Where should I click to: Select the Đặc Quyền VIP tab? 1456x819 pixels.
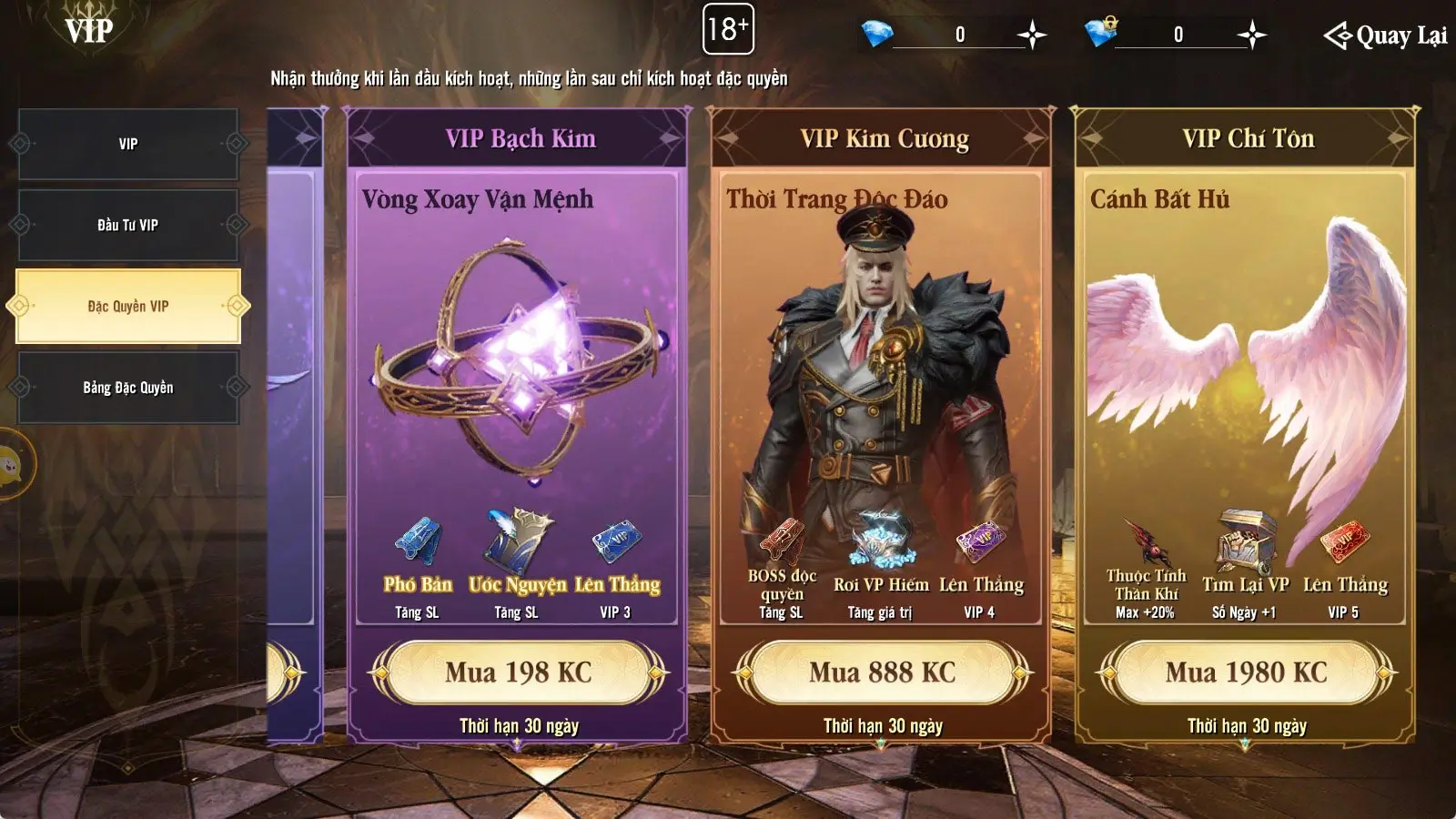point(128,307)
